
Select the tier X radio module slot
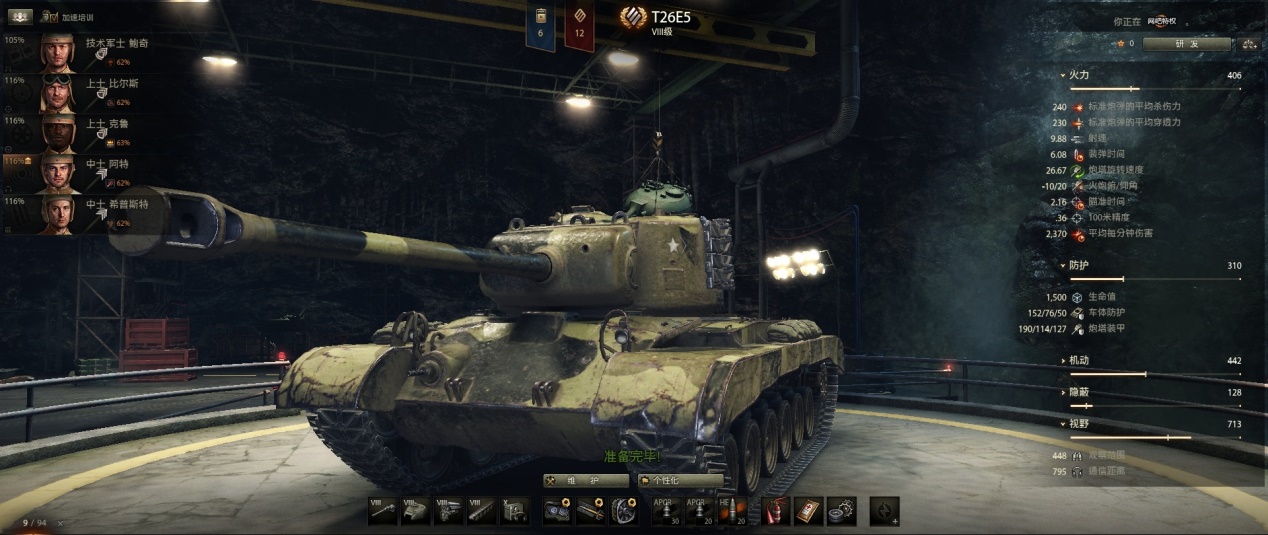515,510
